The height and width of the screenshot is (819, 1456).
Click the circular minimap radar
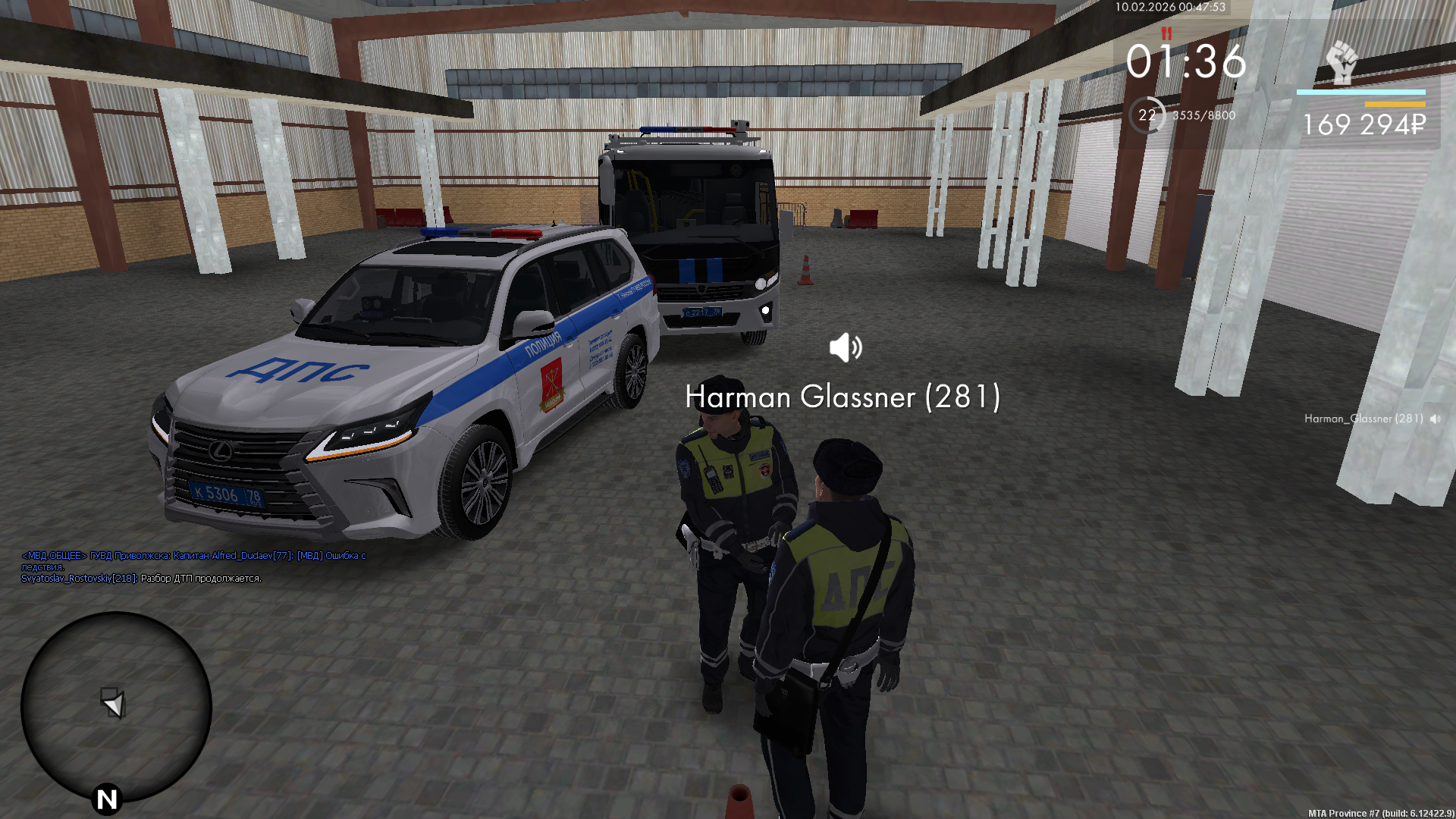coord(116,706)
